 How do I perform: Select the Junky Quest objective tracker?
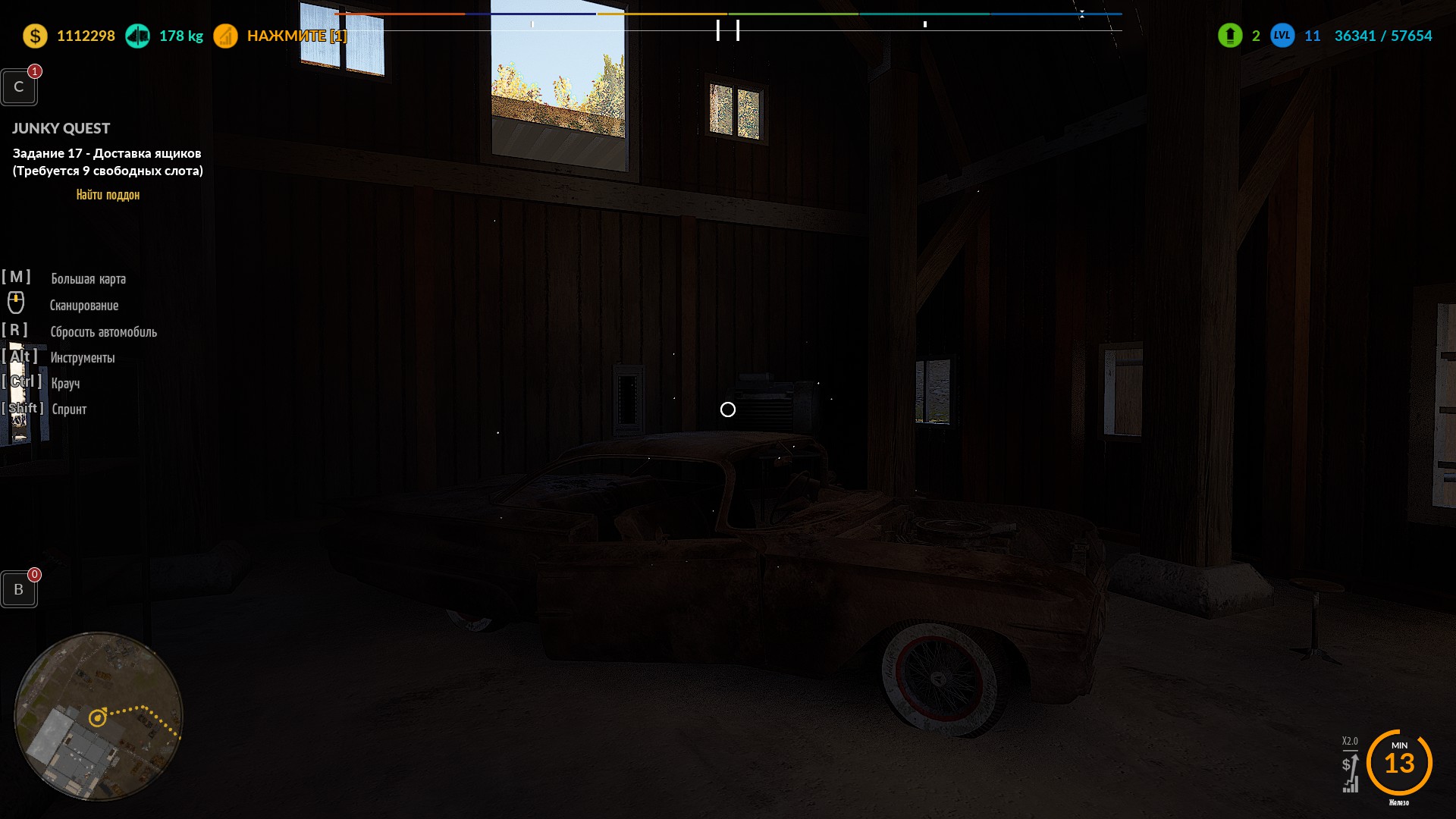[x=107, y=161]
